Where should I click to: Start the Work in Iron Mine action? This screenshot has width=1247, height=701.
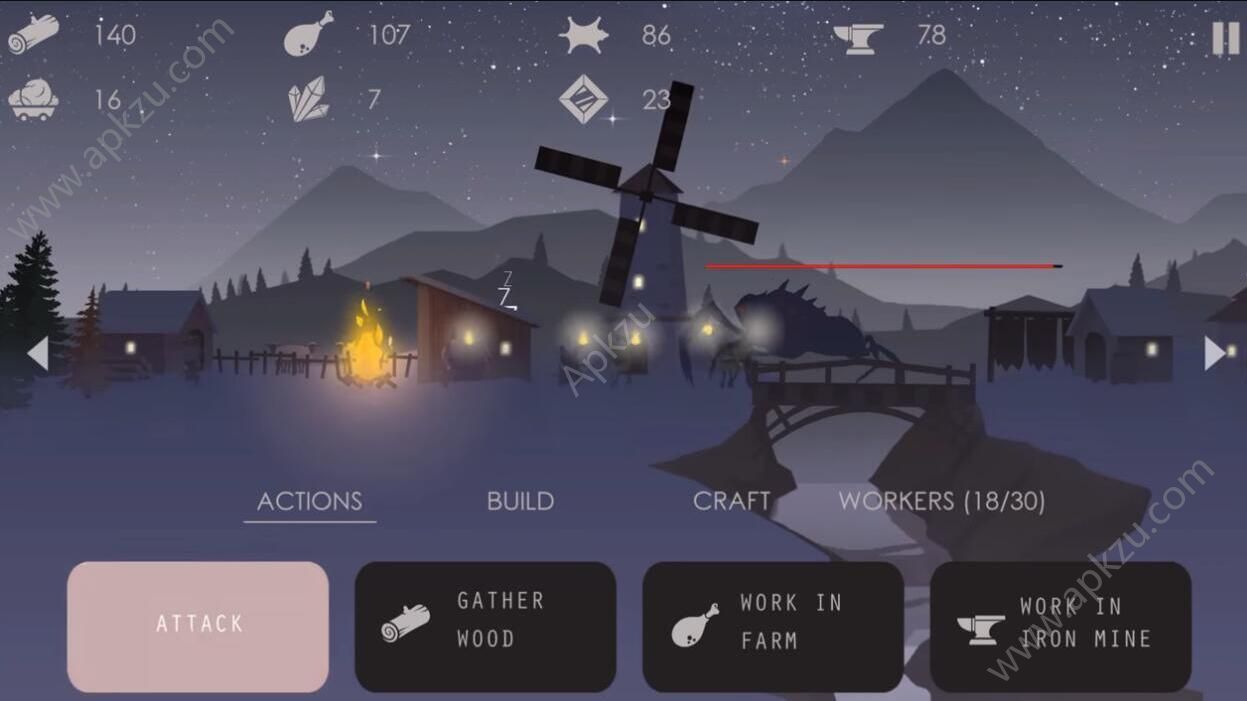pyautogui.click(x=1060, y=626)
